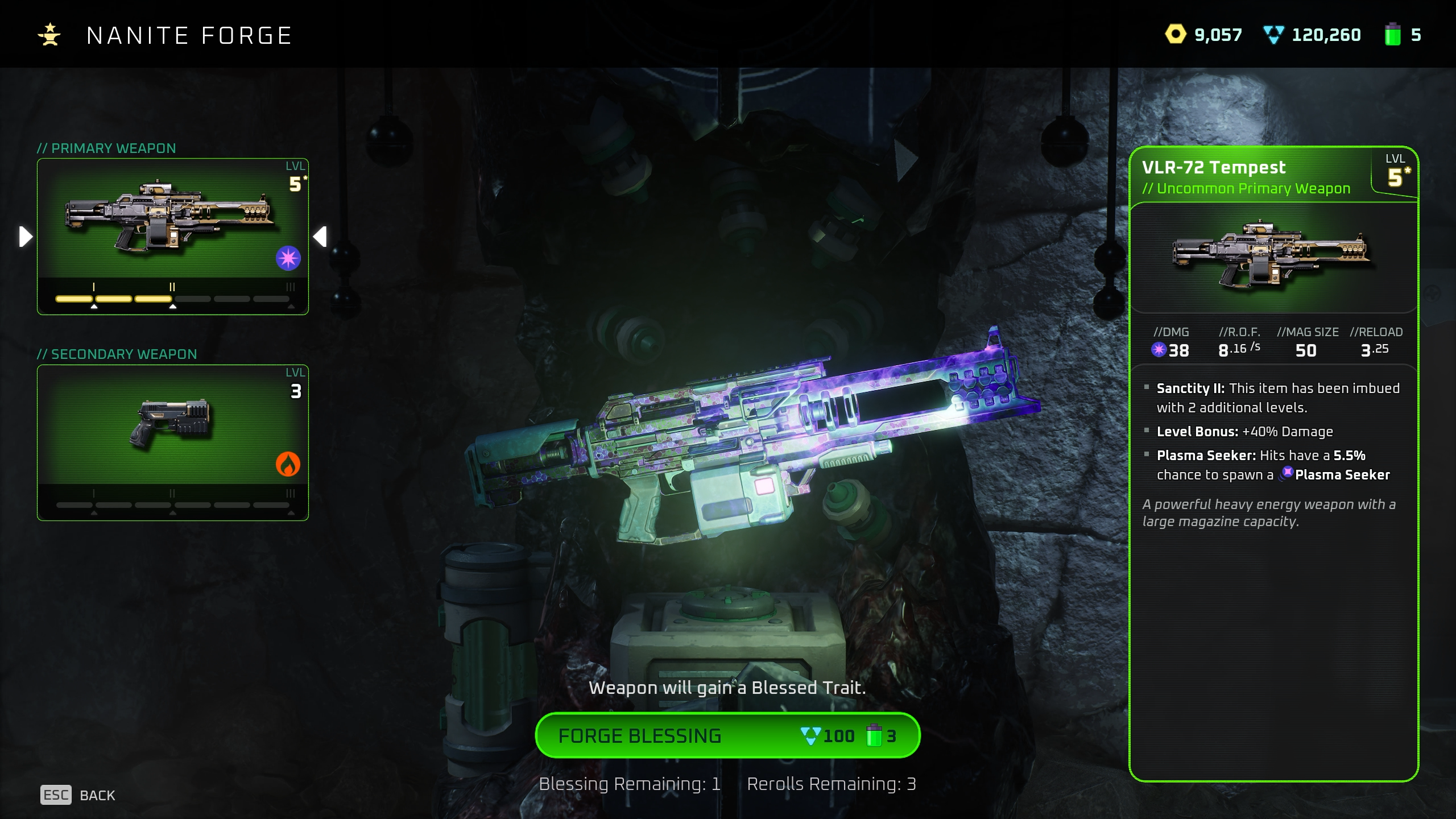Click the primary weapon level progress bar

point(171,298)
